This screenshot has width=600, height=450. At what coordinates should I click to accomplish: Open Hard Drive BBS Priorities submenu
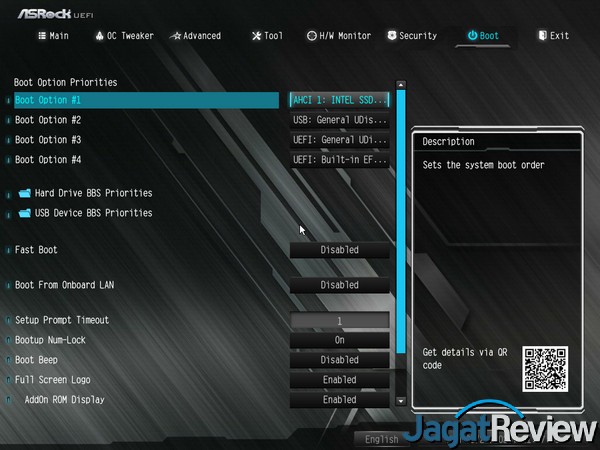93,193
